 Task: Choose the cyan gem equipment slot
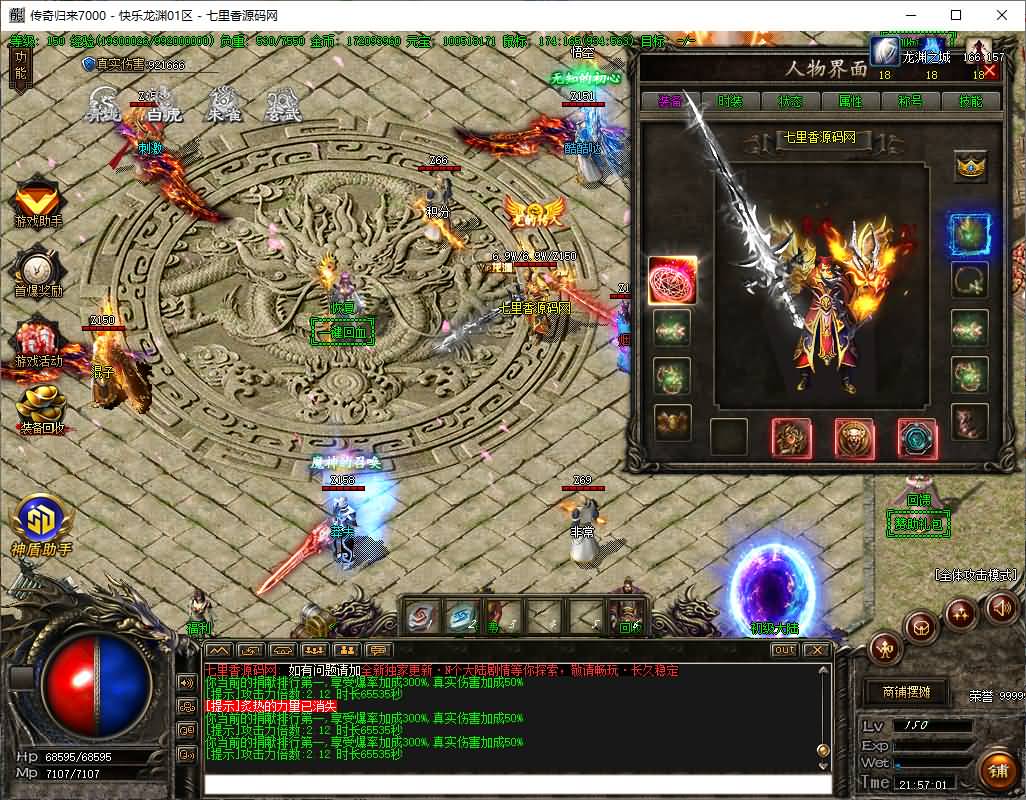click(916, 438)
